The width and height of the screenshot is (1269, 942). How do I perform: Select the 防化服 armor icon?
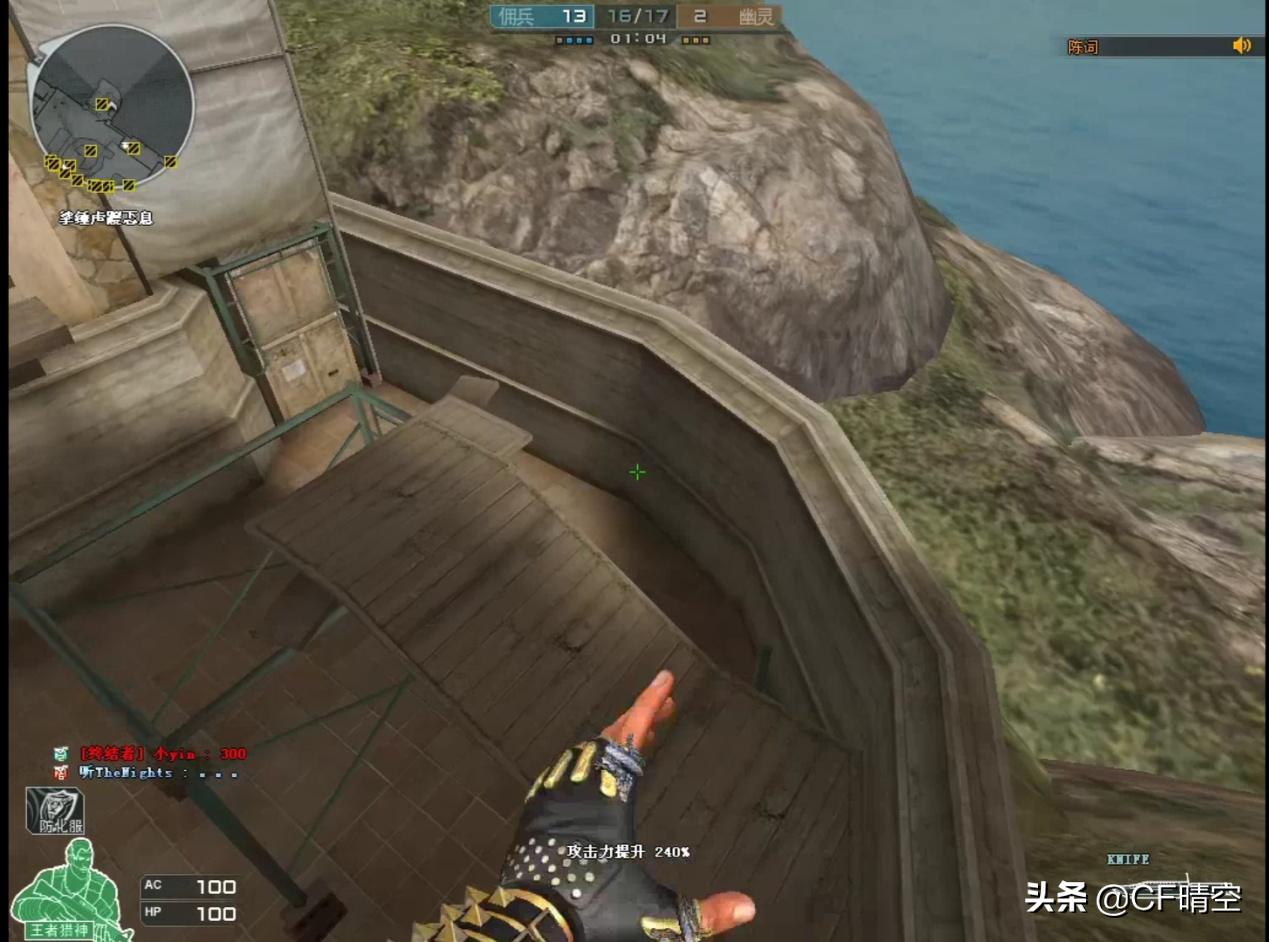click(x=55, y=811)
